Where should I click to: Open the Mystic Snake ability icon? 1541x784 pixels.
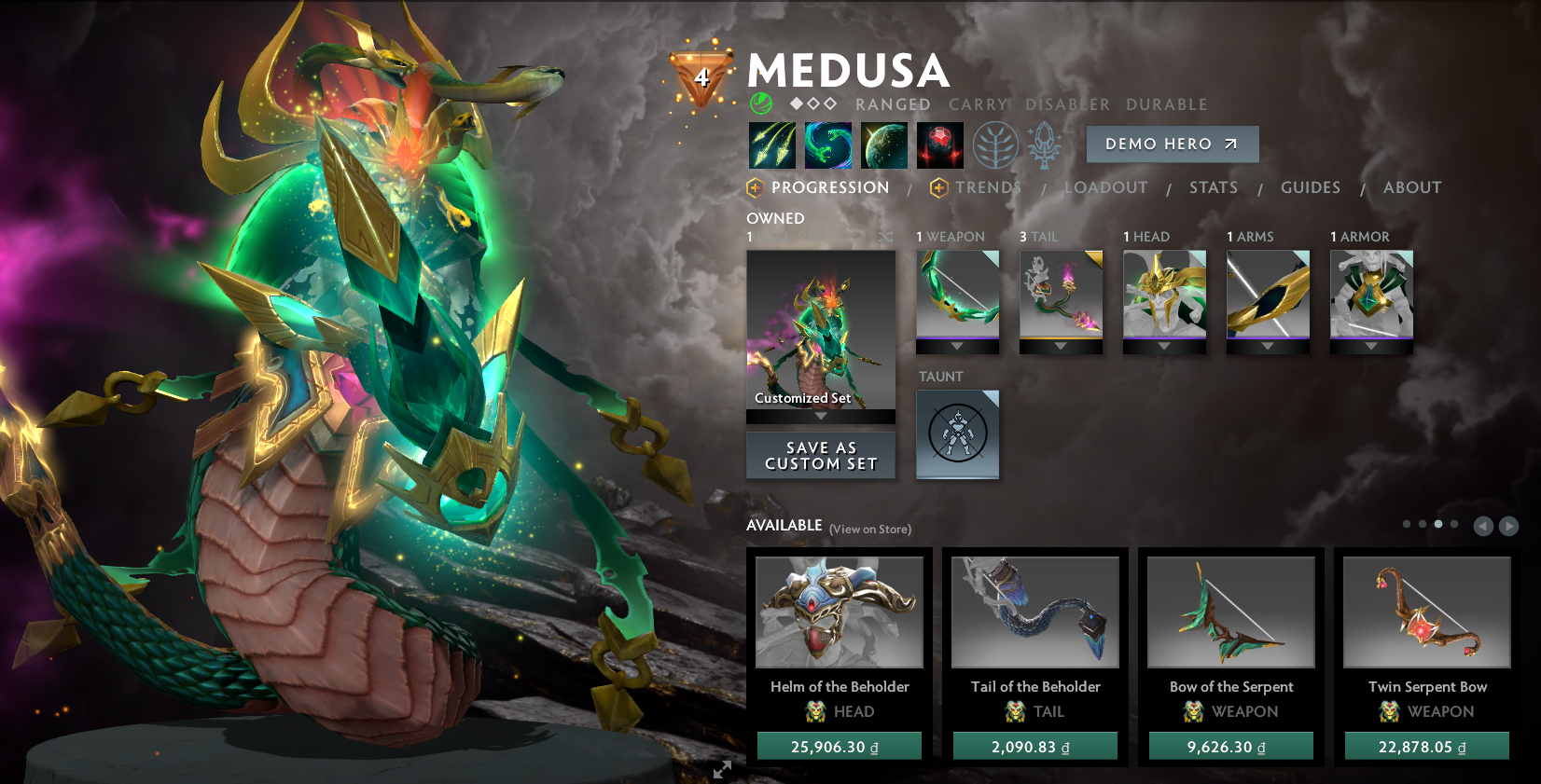(x=827, y=145)
